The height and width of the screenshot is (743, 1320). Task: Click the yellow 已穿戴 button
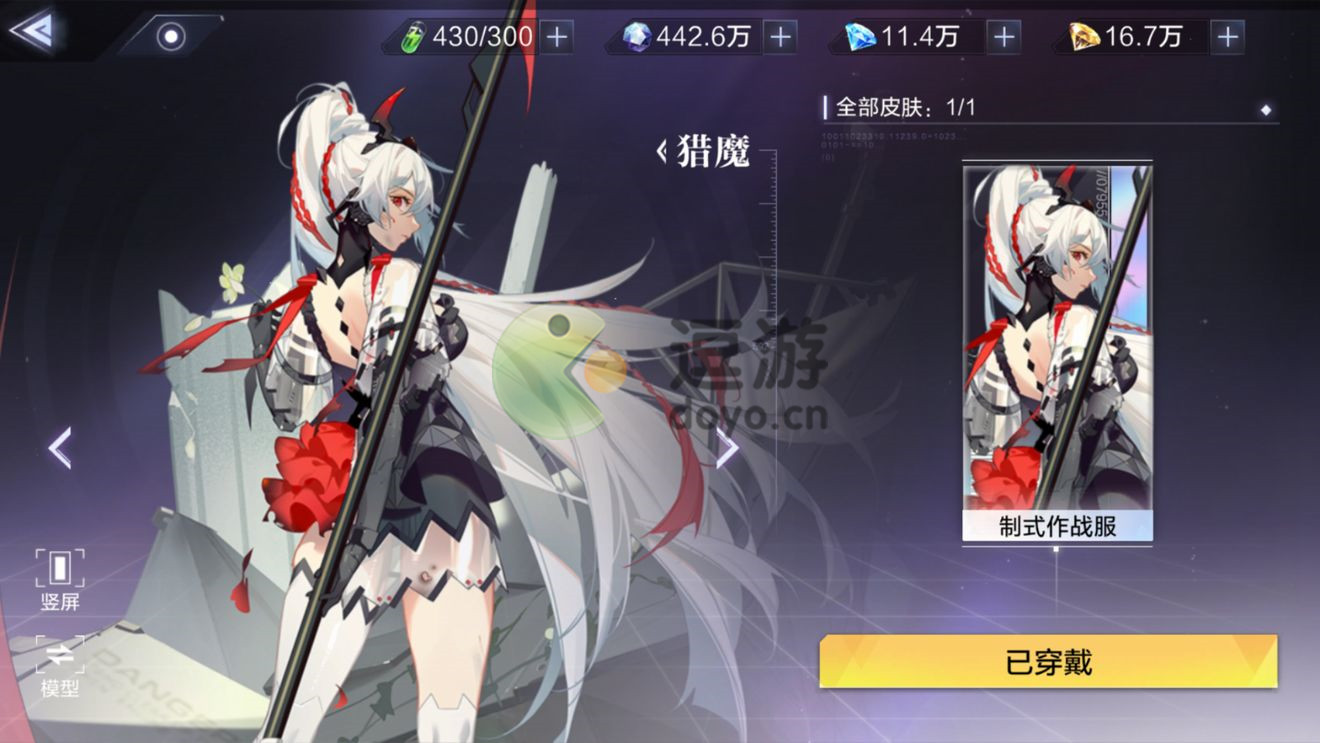coord(1048,662)
